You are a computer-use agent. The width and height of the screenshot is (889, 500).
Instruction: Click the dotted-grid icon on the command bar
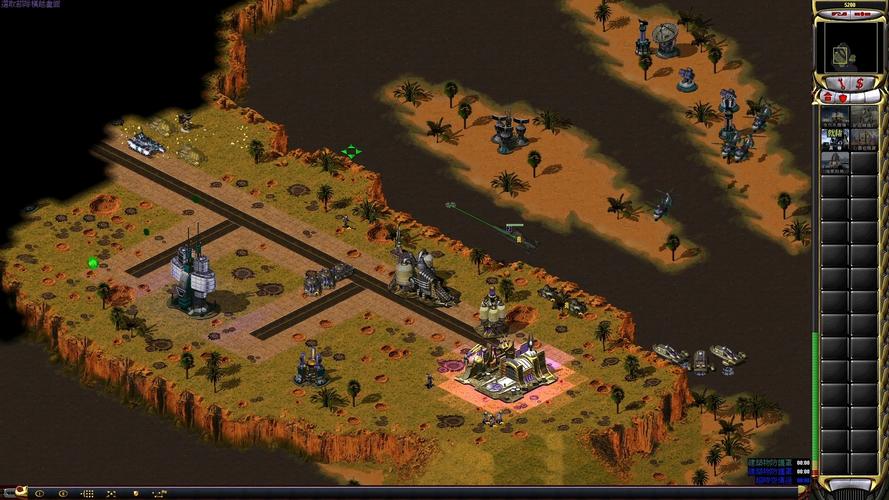pos(87,493)
